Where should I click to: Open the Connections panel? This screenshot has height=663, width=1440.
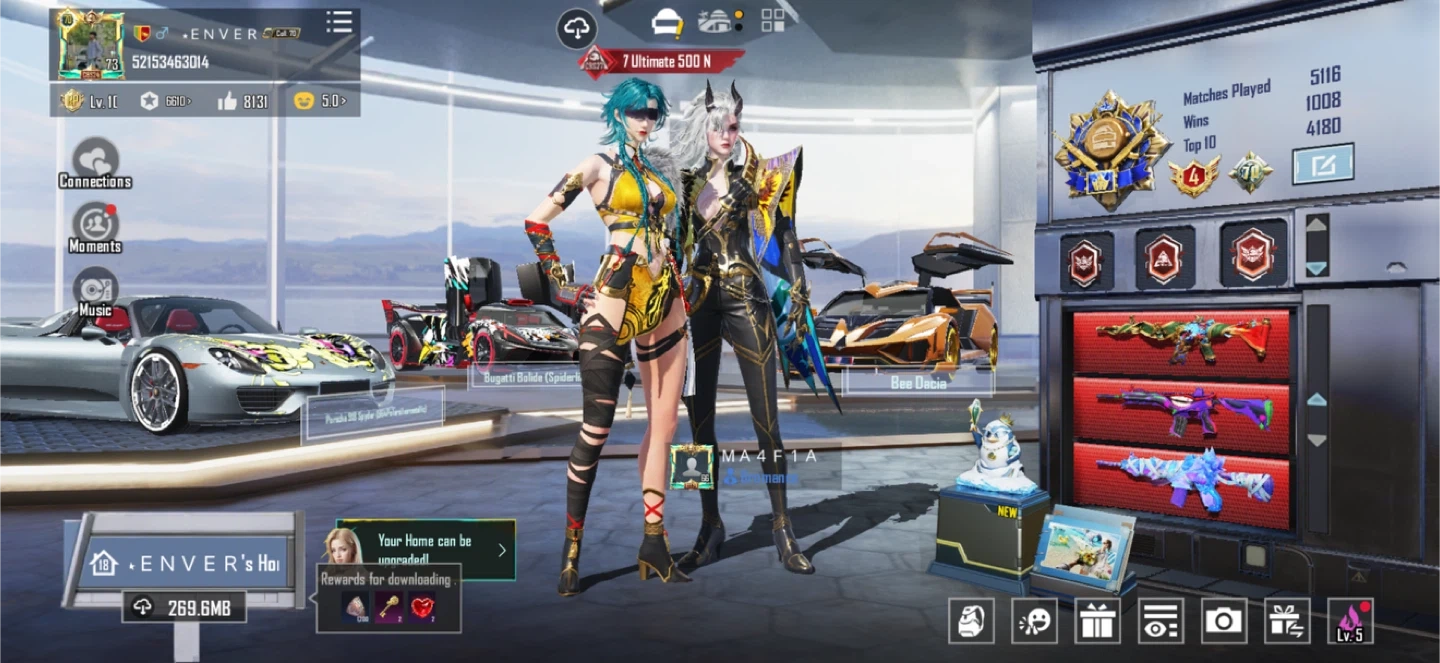coord(95,162)
